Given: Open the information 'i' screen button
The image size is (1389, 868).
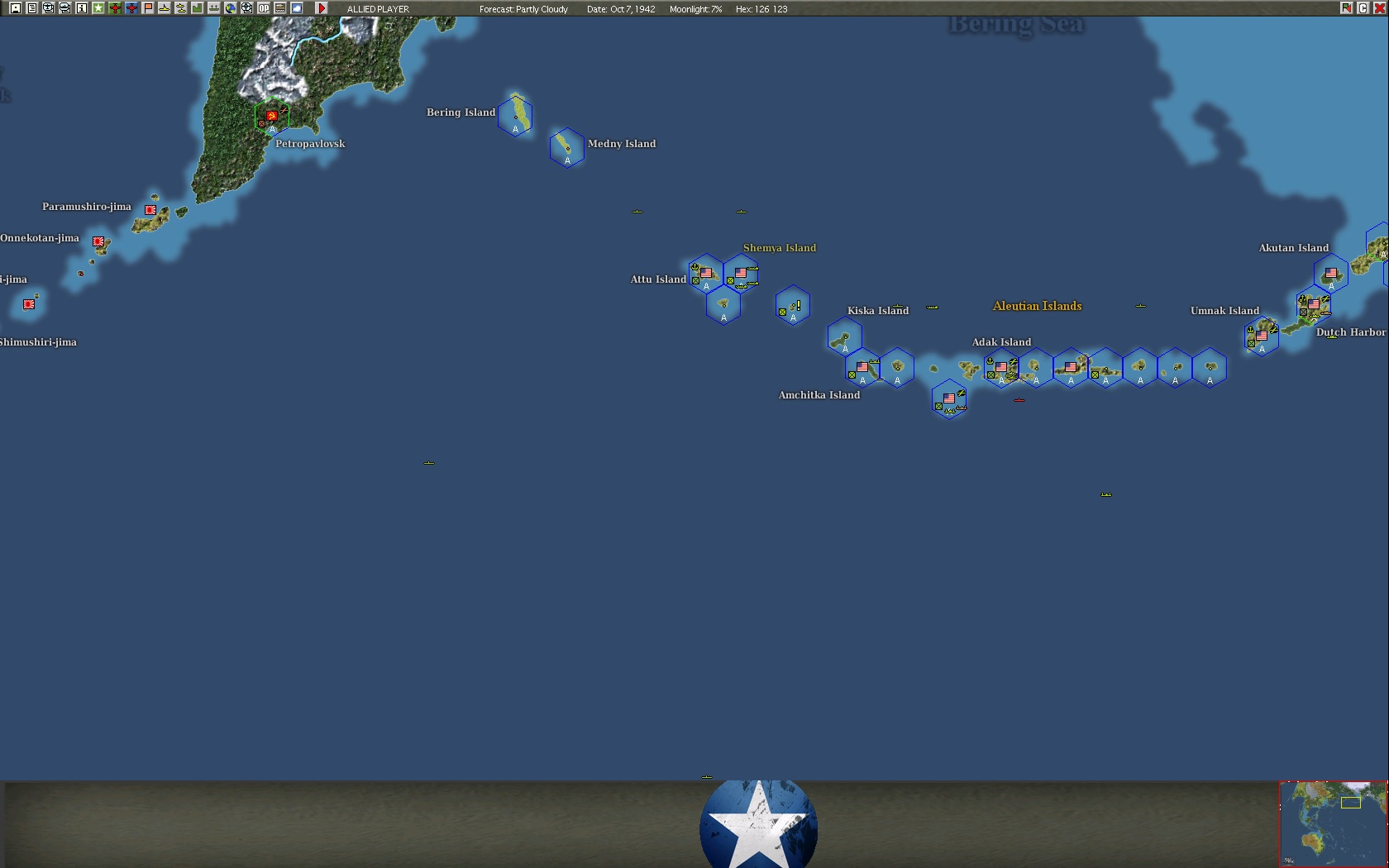Looking at the screenshot, I should (81, 8).
